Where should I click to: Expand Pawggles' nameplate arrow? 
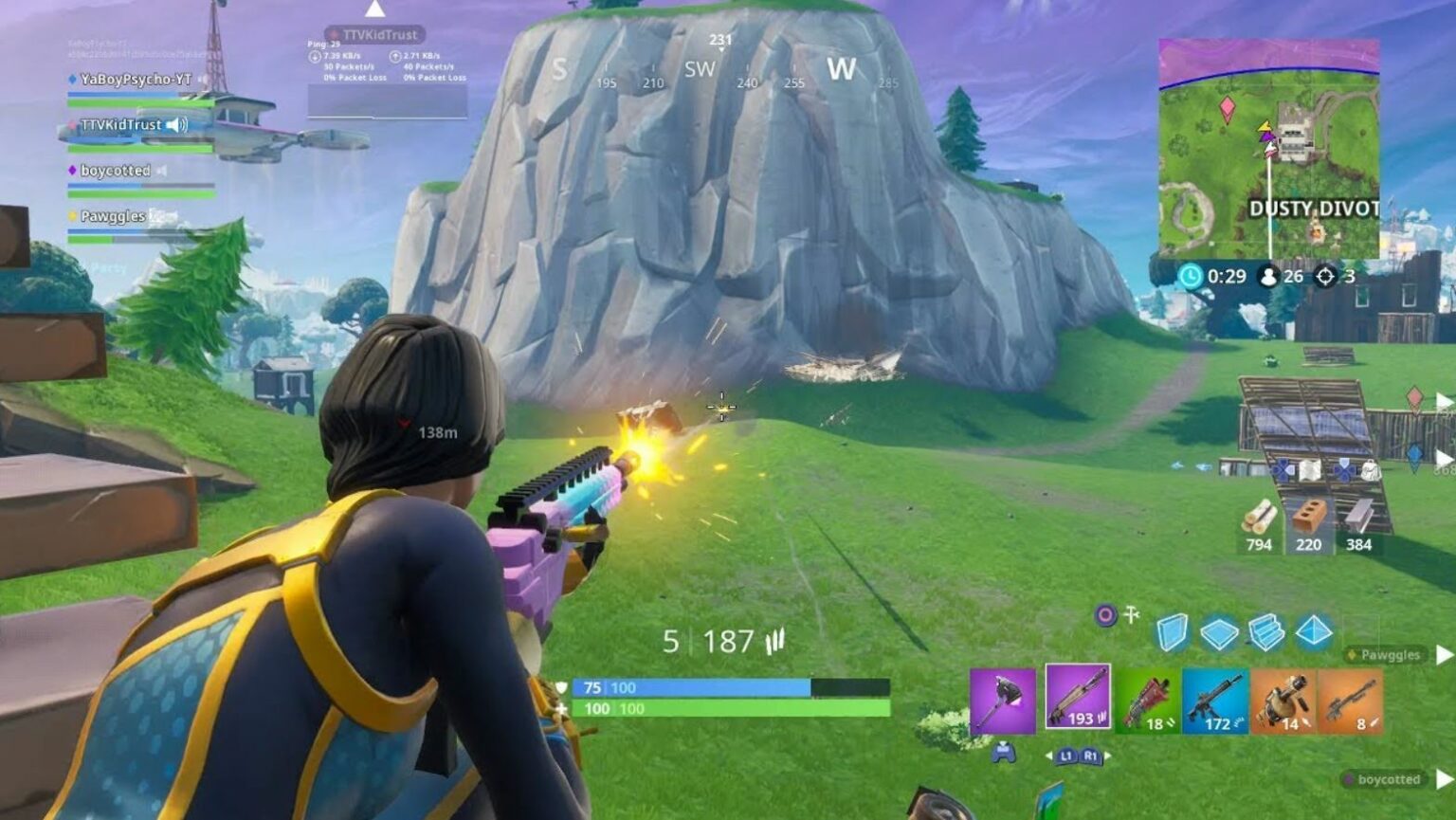click(x=1444, y=655)
